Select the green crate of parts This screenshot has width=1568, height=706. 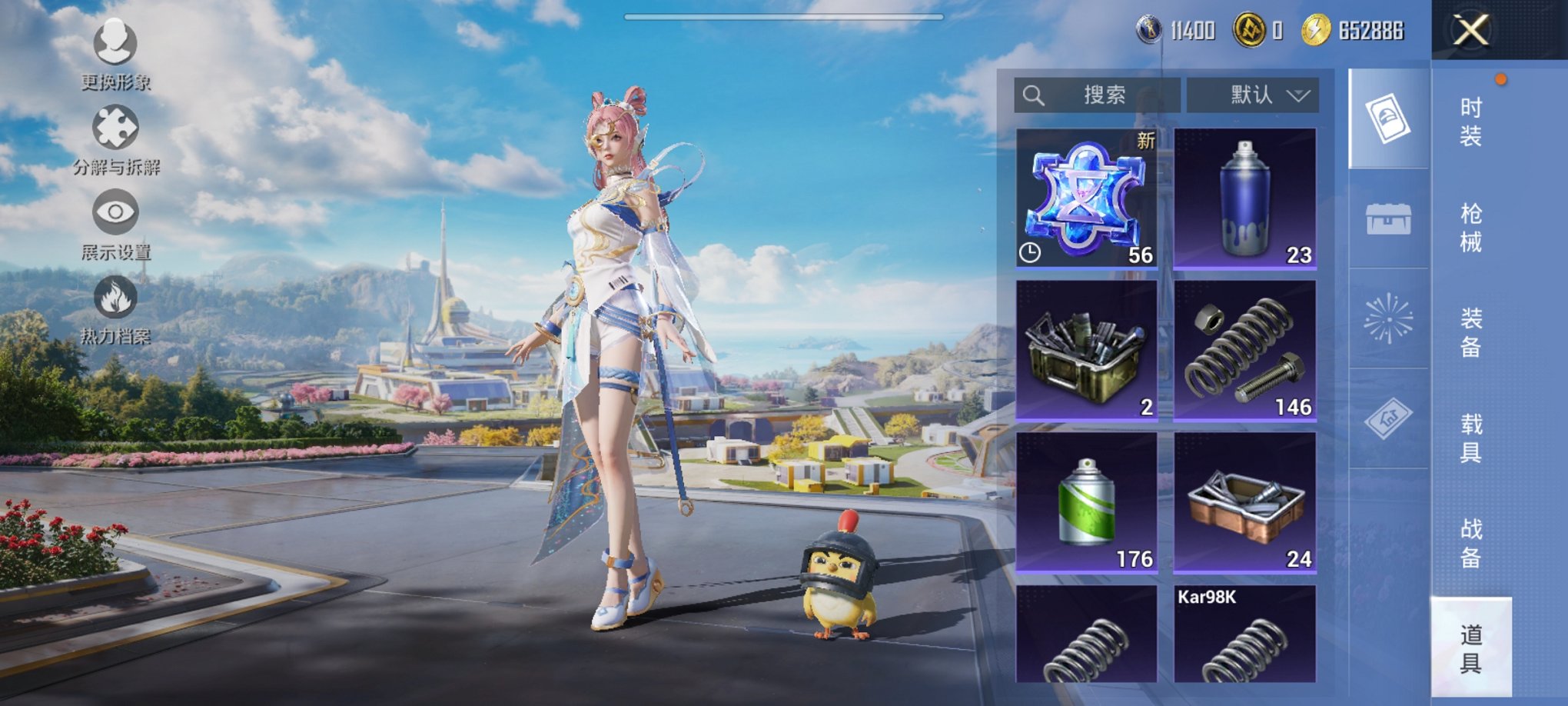(1086, 350)
